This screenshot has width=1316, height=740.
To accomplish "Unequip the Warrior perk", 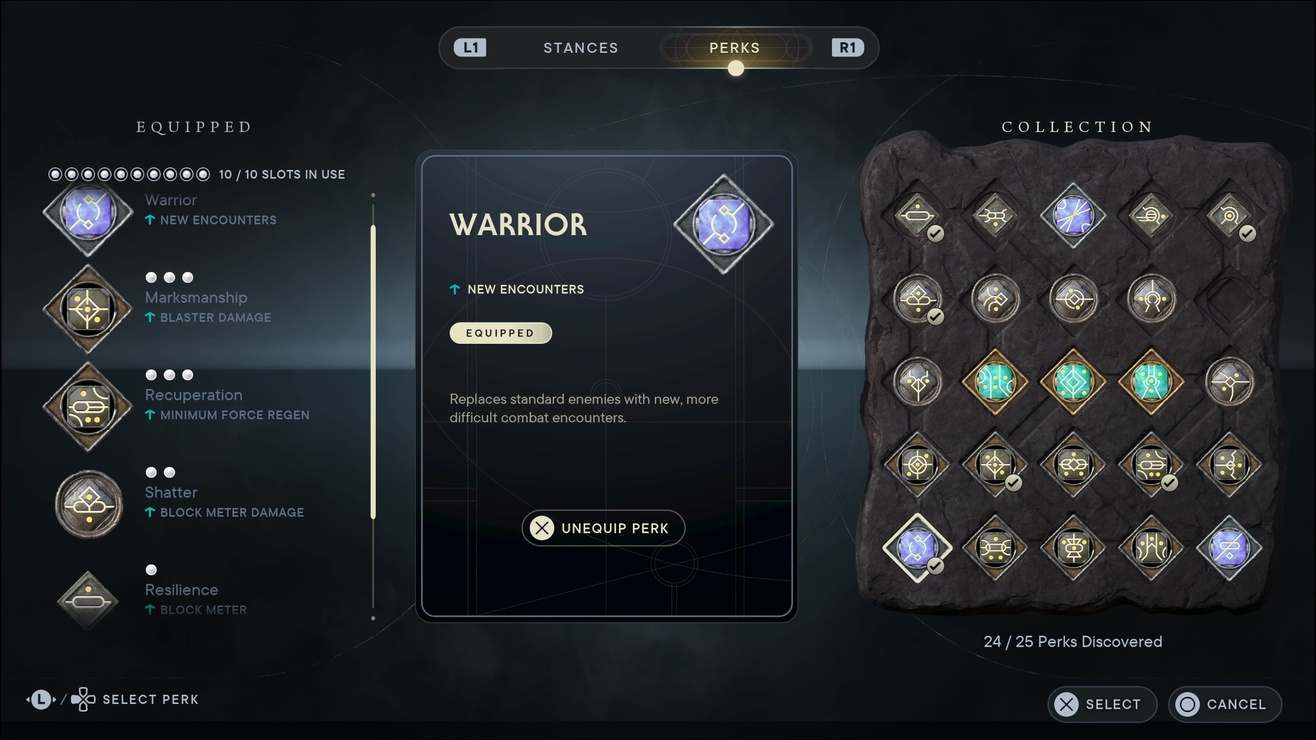I will [603, 528].
